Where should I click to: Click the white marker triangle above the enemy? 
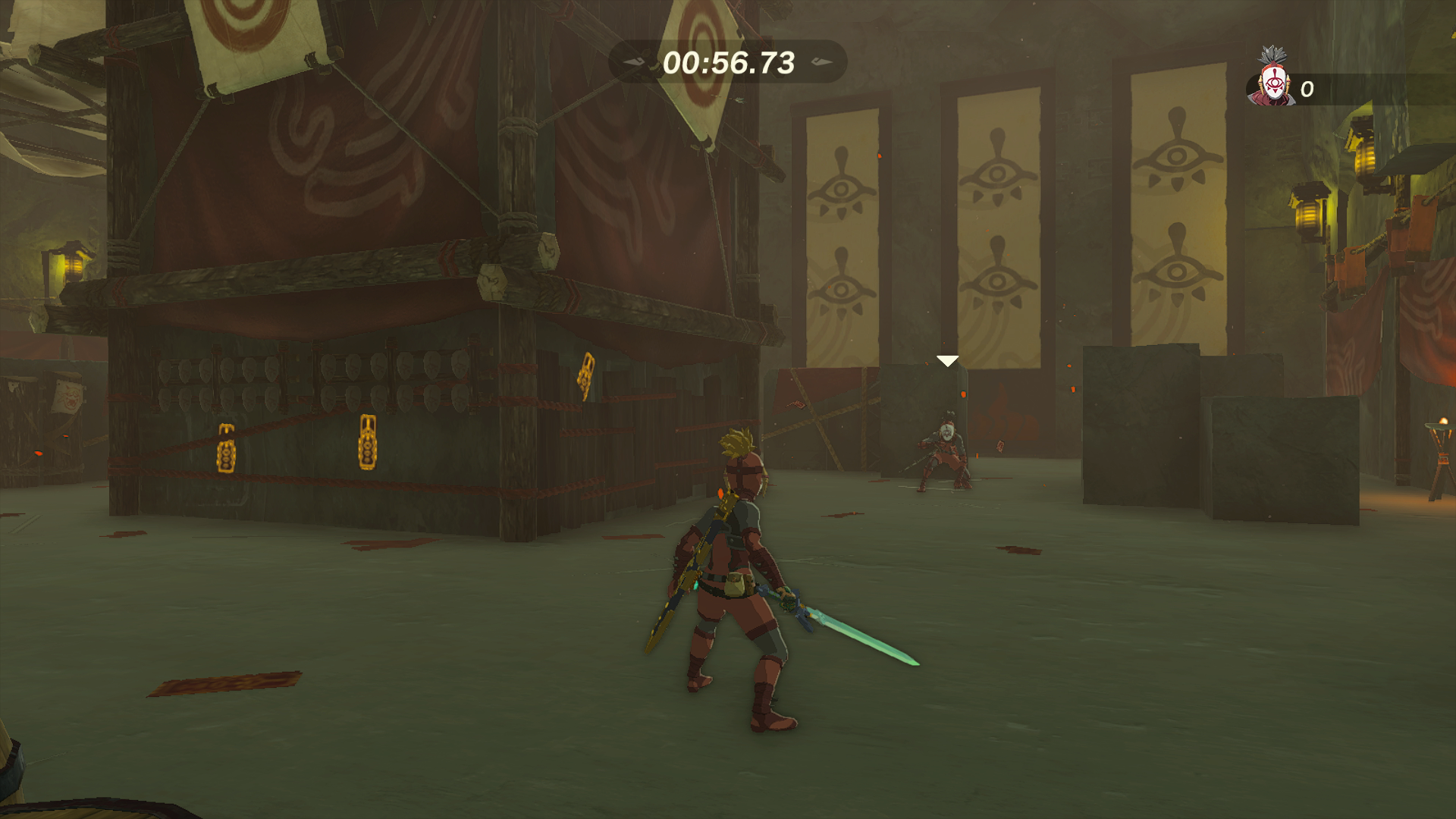tap(946, 362)
